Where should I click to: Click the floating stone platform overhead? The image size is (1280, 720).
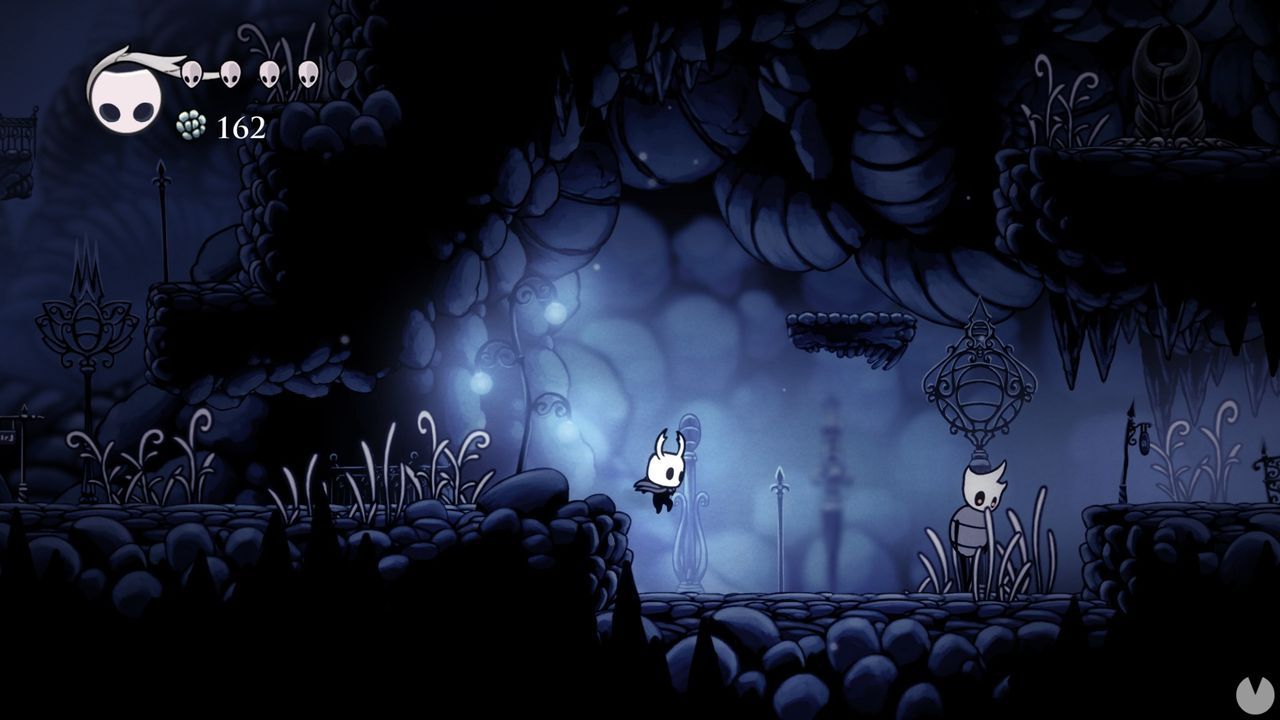[x=852, y=325]
